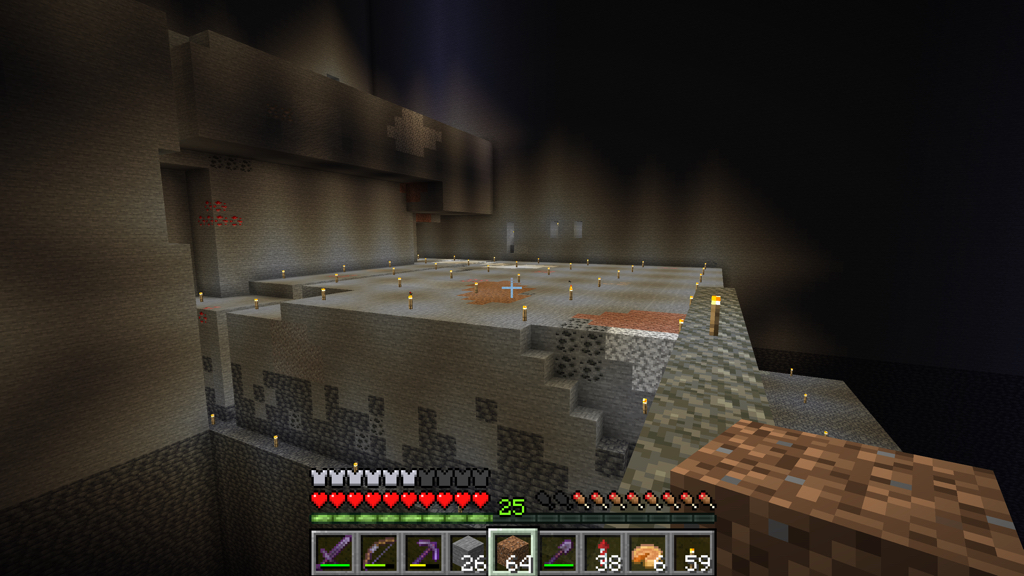Select the stone block stack of 26

coord(467,552)
